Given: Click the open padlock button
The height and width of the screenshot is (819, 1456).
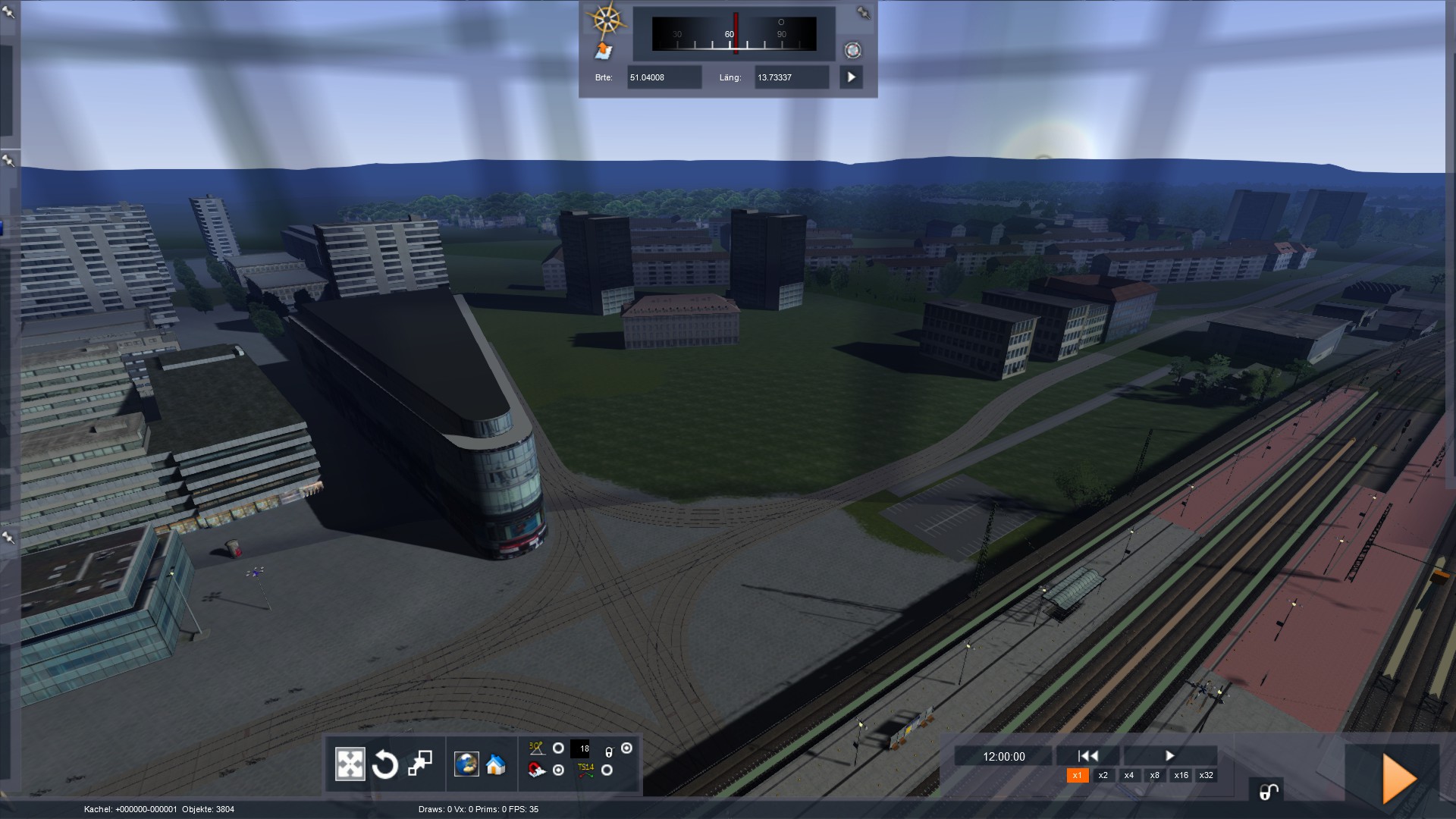Looking at the screenshot, I should tap(1268, 792).
